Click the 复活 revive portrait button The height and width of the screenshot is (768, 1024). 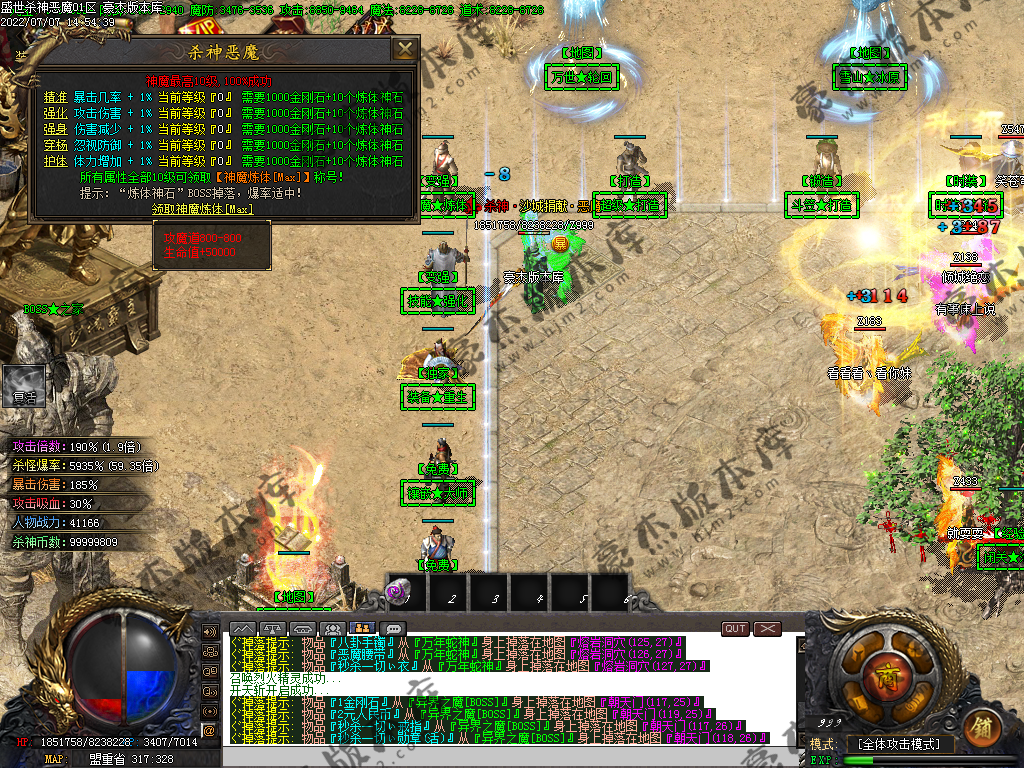click(x=23, y=385)
